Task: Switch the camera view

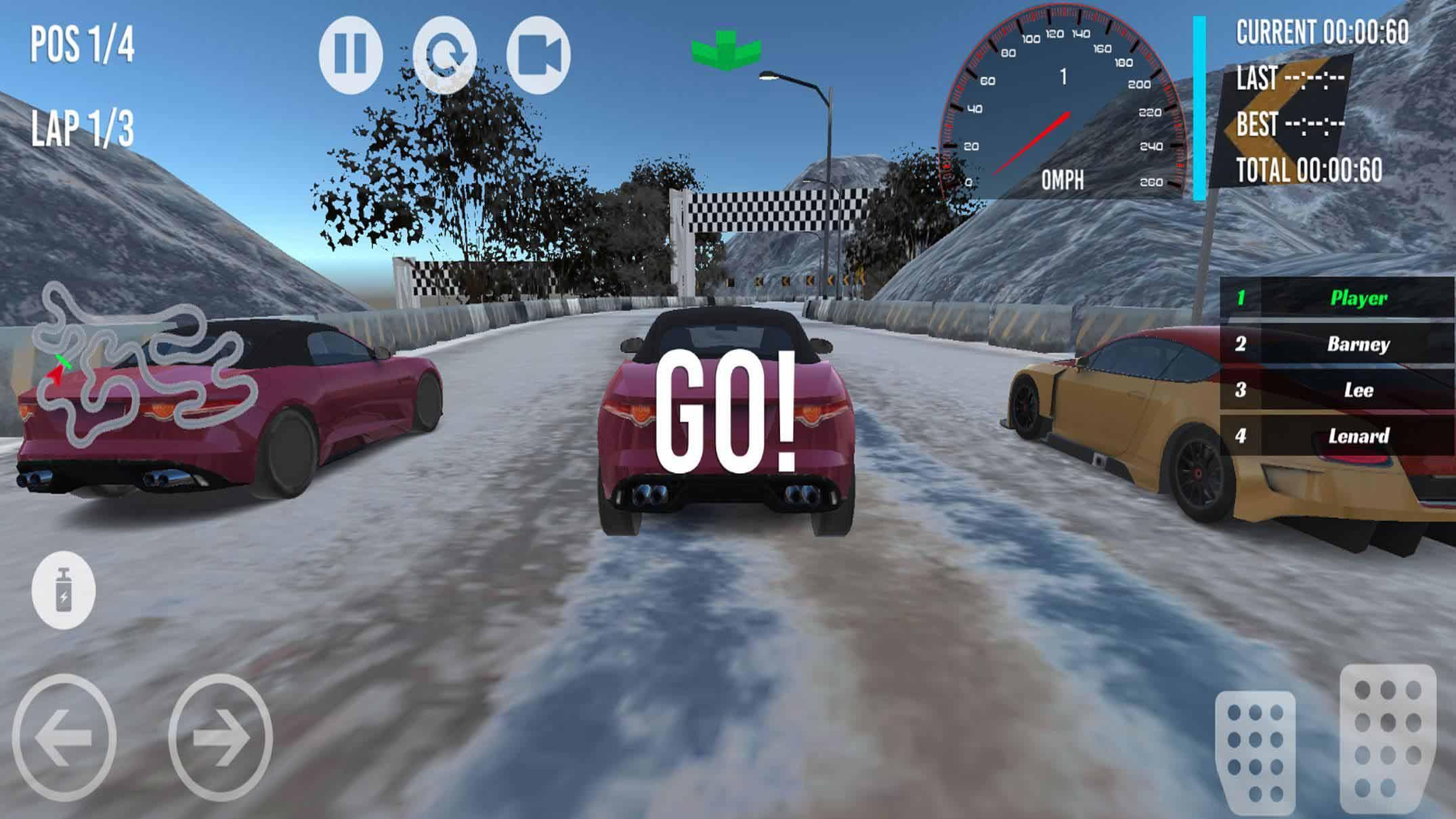Action: click(538, 55)
